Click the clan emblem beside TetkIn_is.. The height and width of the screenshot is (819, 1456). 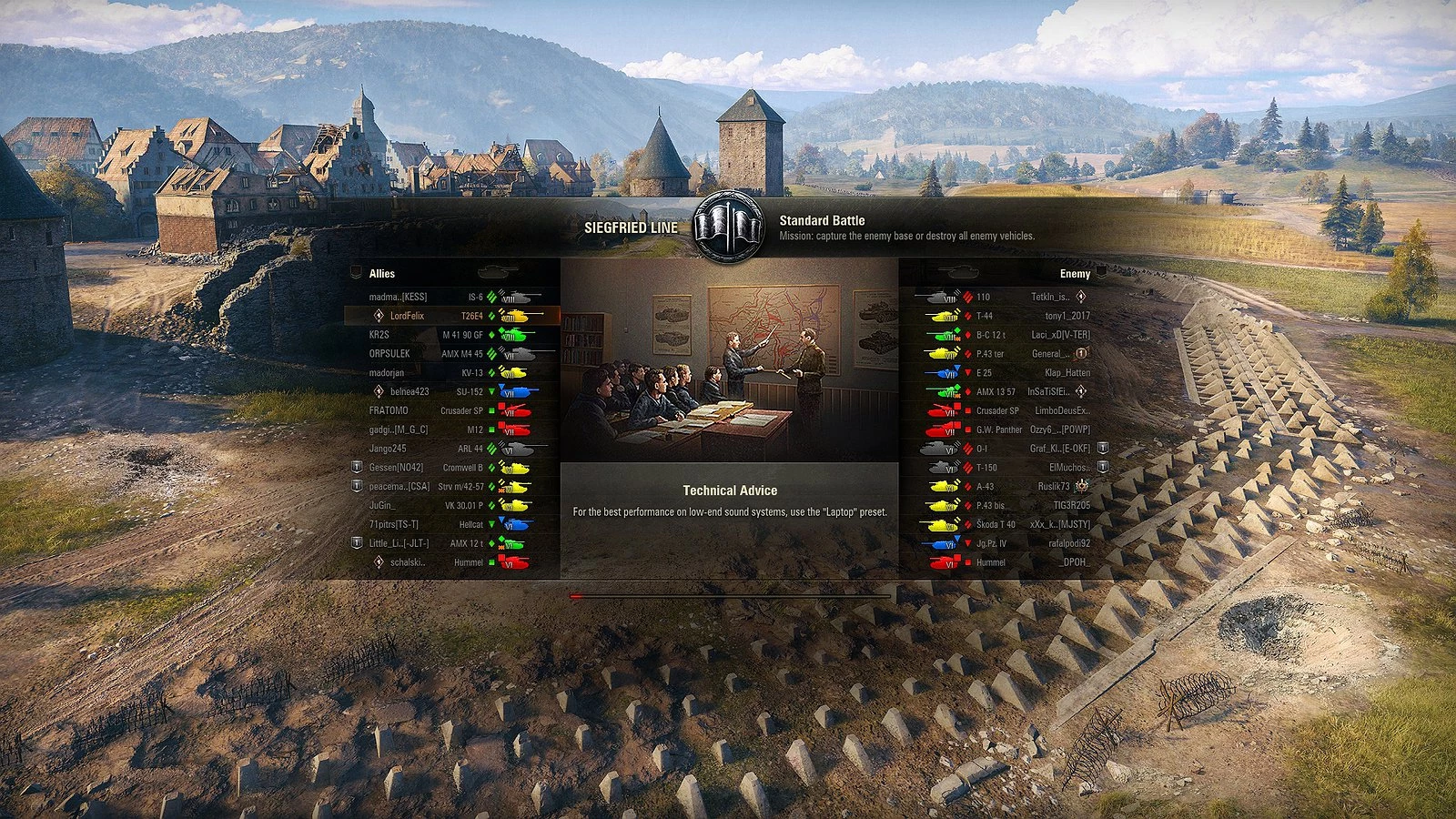(1079, 296)
